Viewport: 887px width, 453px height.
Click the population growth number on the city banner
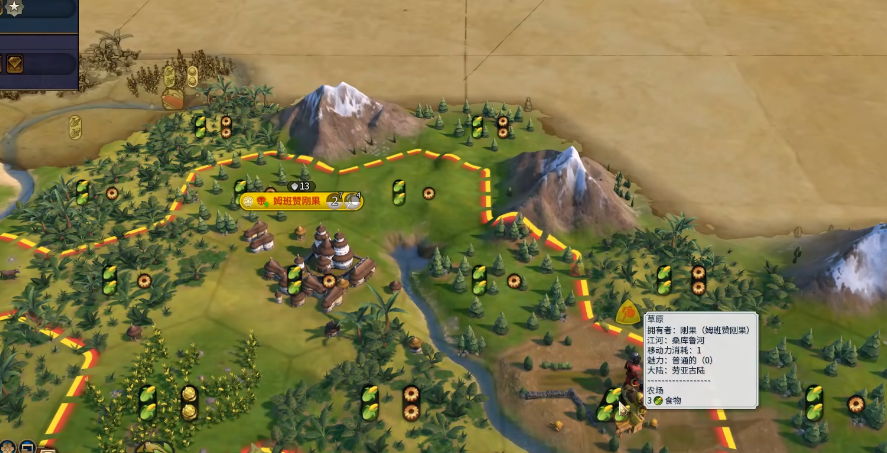(335, 201)
